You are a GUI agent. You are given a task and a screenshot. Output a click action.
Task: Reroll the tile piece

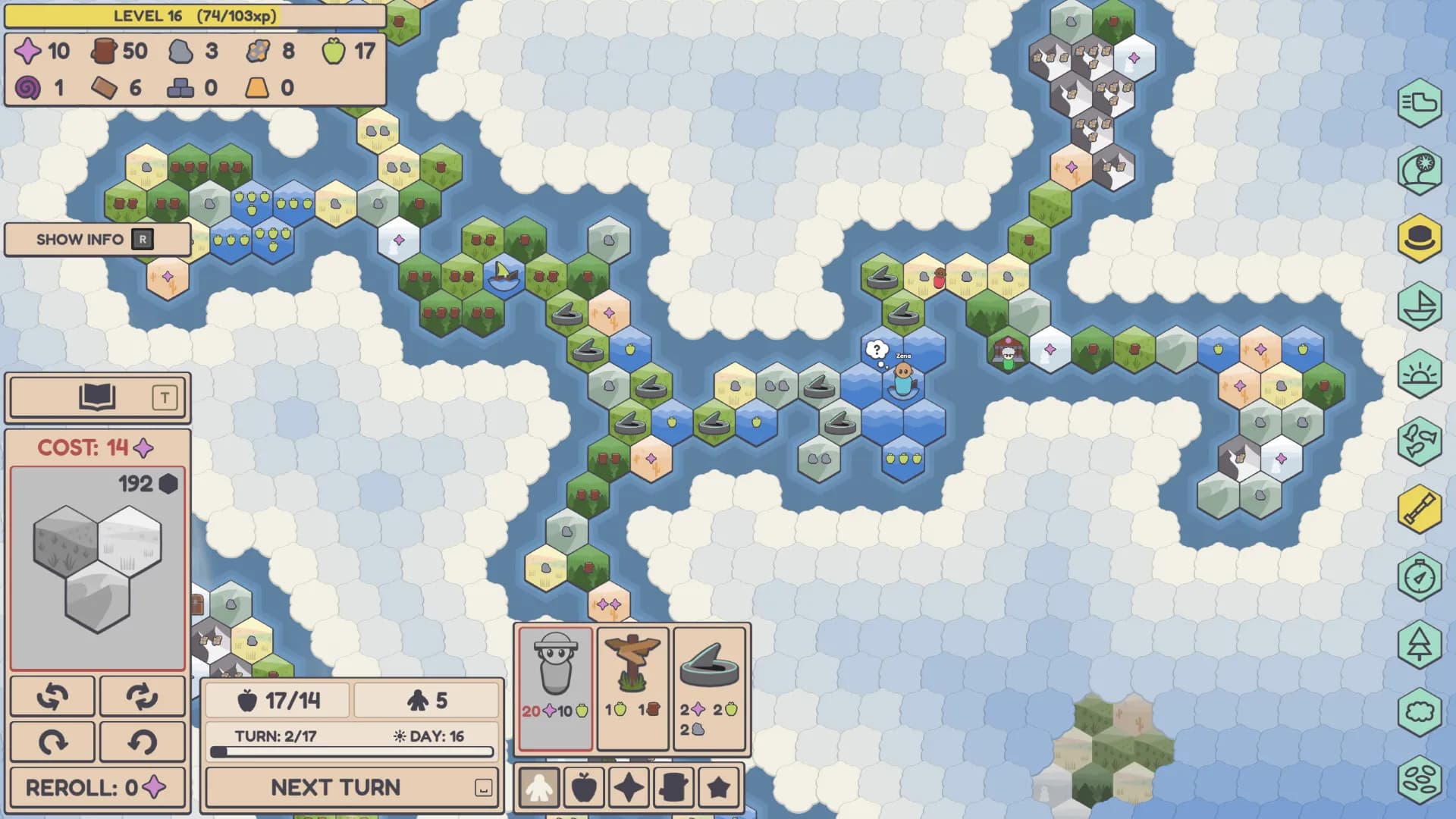coord(97,787)
